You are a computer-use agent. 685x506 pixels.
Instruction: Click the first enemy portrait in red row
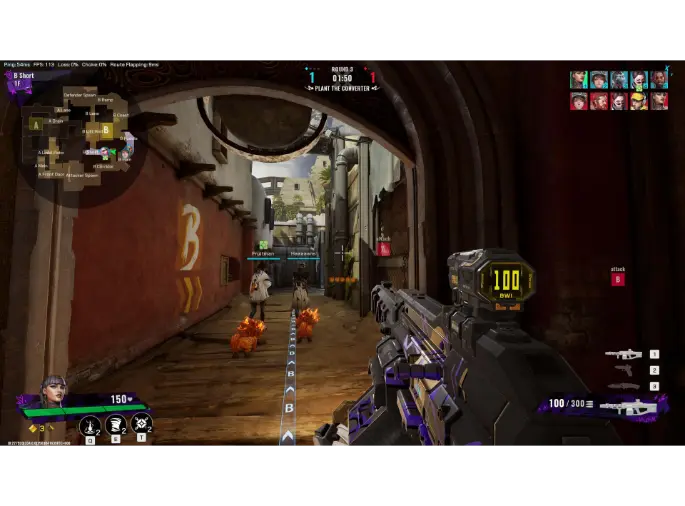578,101
